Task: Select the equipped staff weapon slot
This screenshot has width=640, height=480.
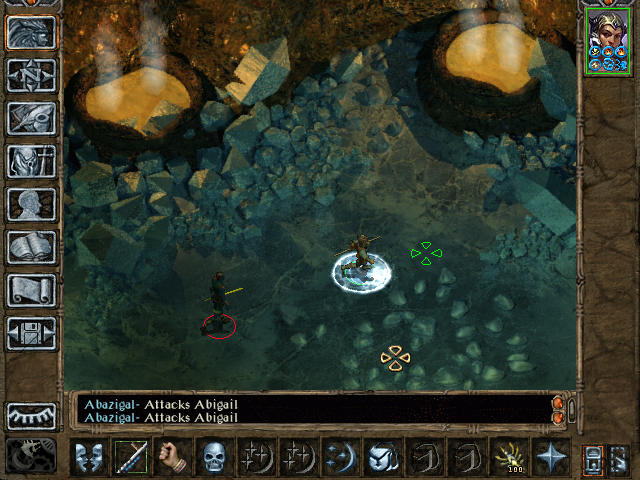Action: (x=131, y=457)
